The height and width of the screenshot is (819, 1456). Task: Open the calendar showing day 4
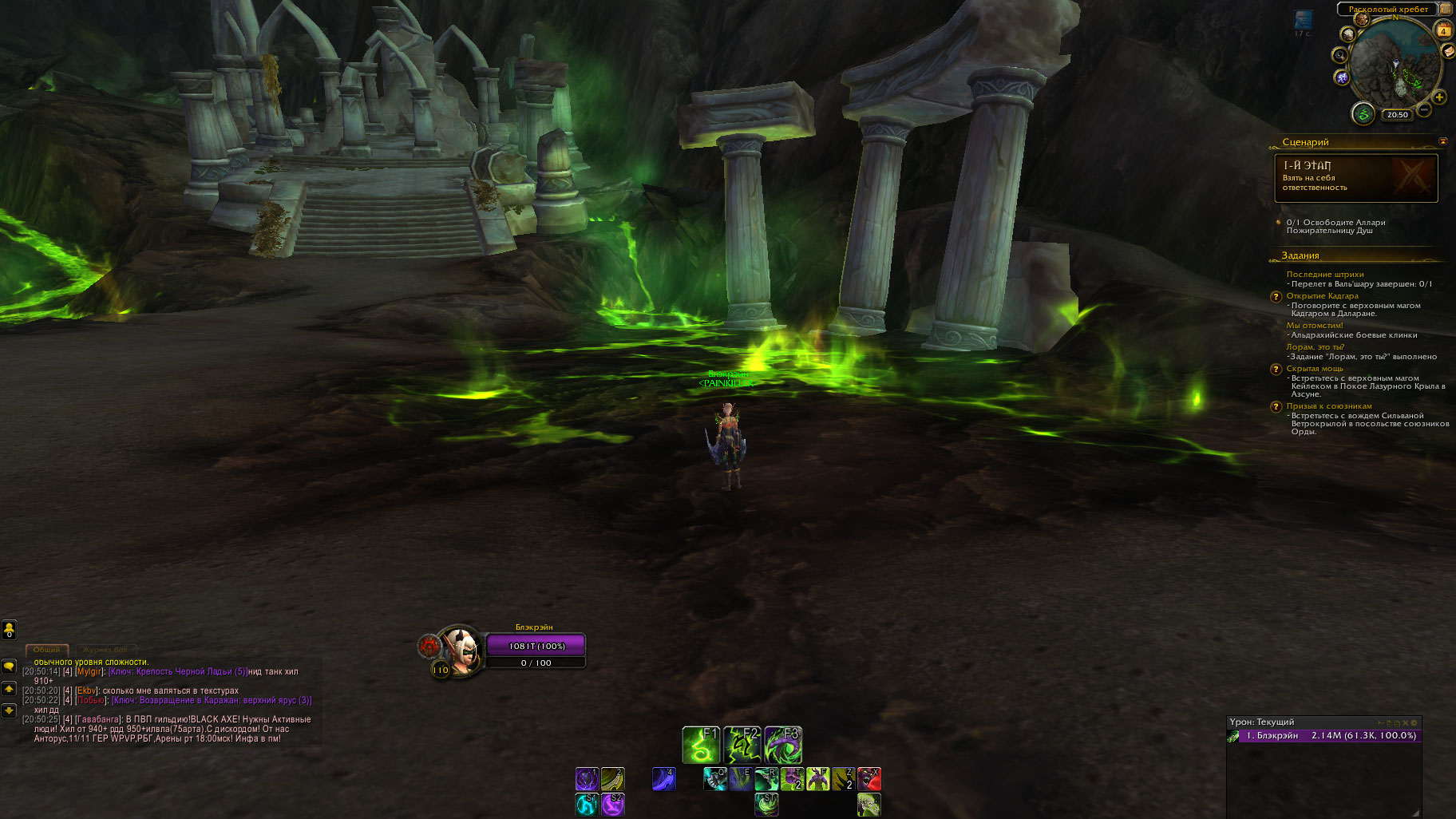(x=1443, y=30)
